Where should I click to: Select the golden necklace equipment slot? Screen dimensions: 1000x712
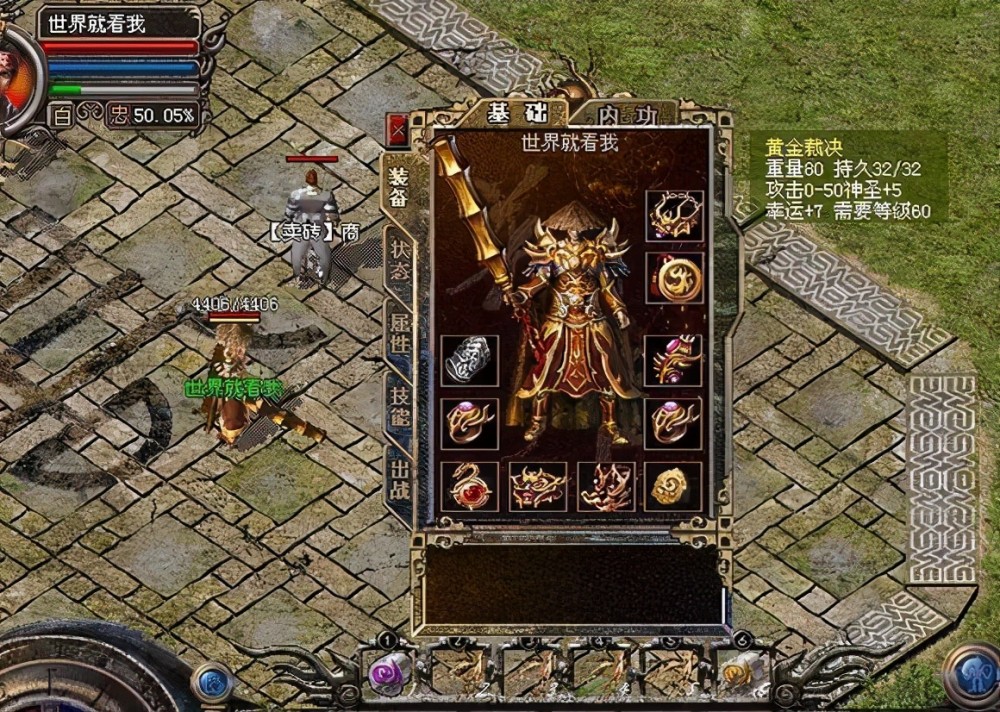[x=674, y=215]
